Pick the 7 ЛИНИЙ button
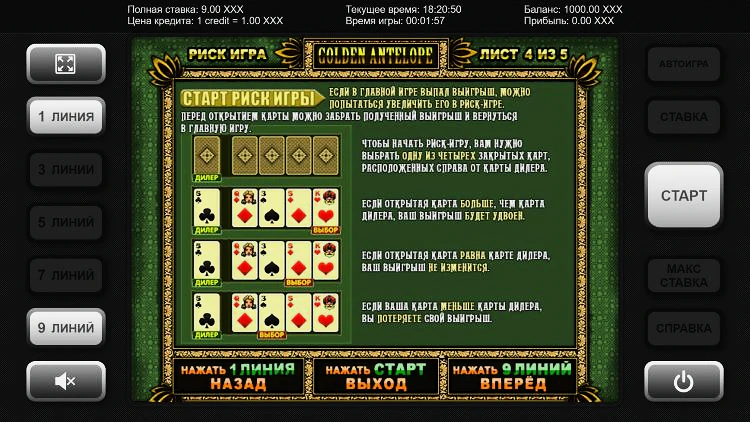The image size is (750, 422). (x=66, y=274)
